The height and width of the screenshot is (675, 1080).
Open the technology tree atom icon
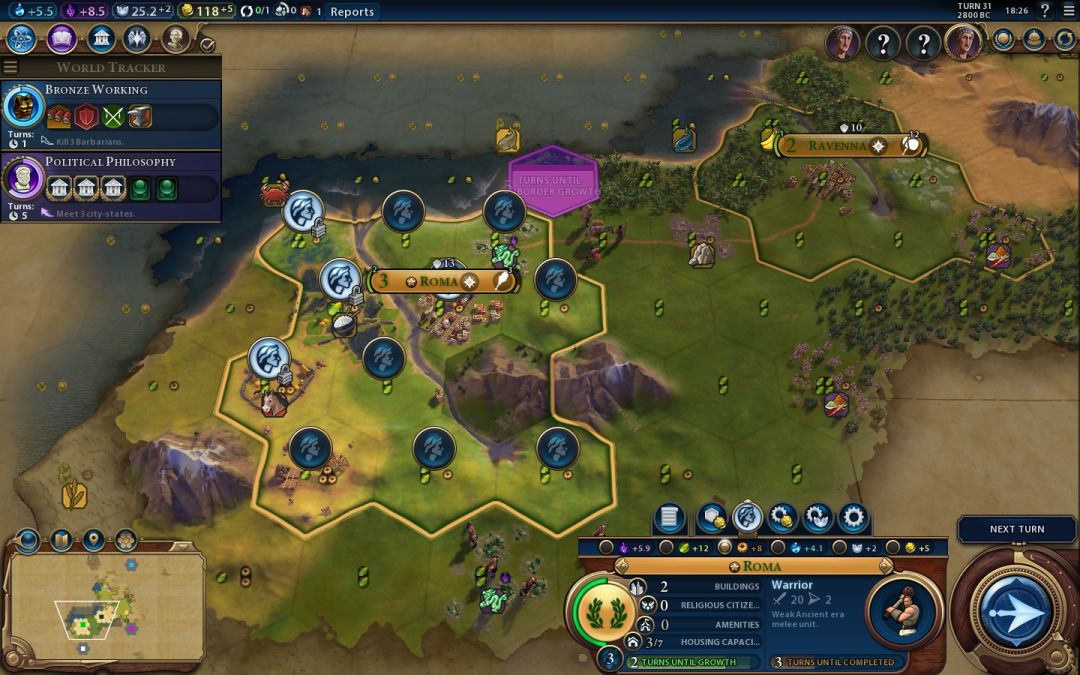pyautogui.click(x=22, y=39)
